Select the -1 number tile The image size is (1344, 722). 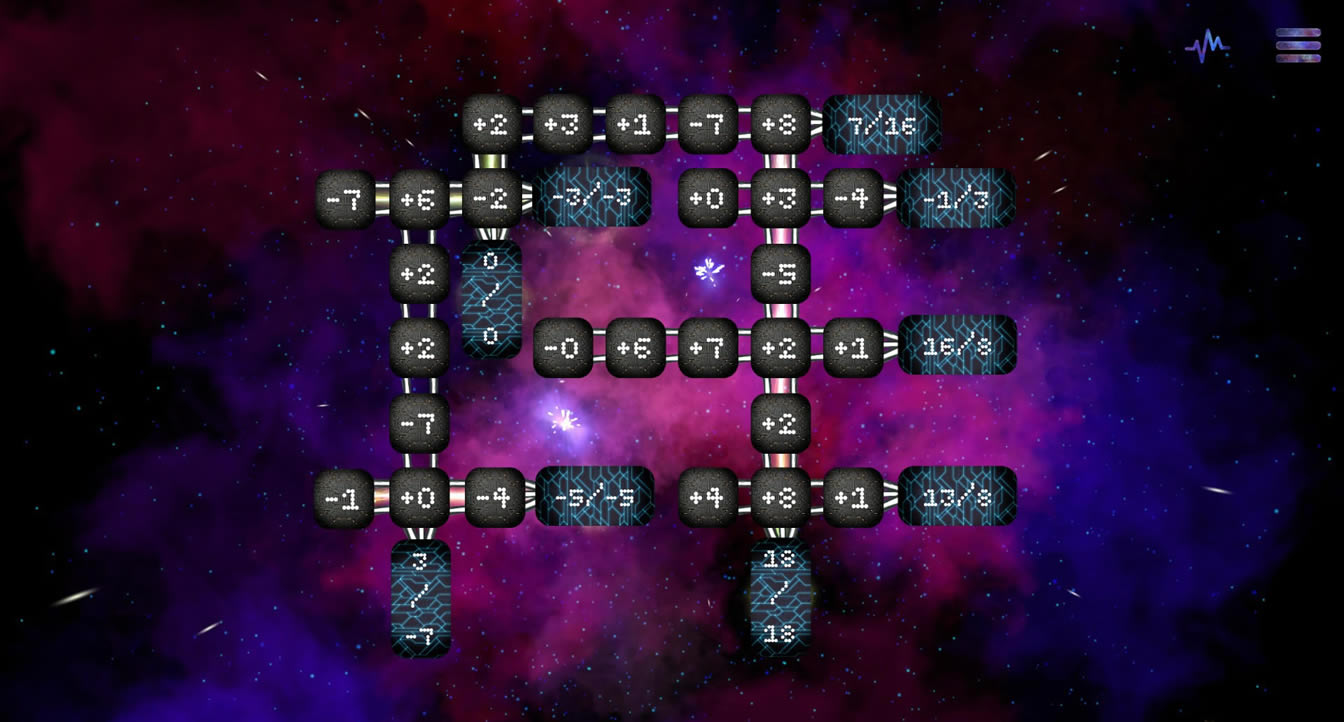tap(344, 498)
